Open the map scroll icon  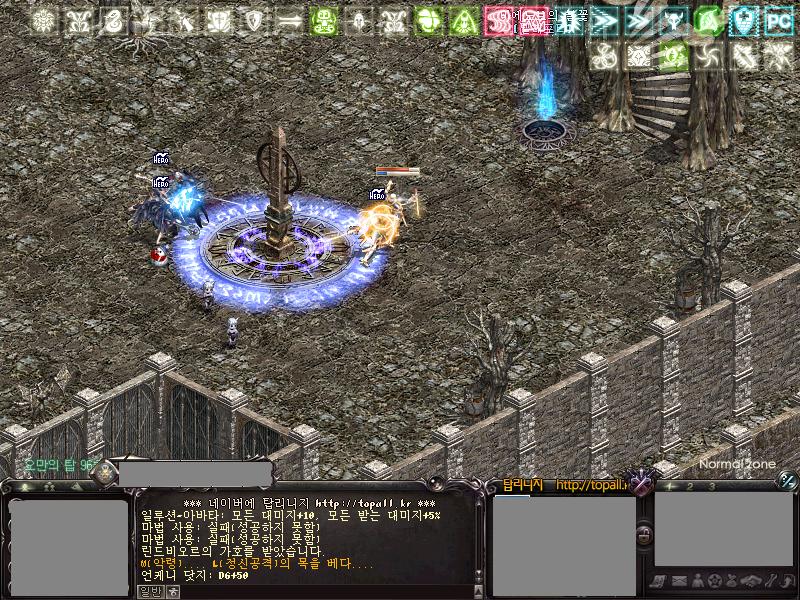660,581
